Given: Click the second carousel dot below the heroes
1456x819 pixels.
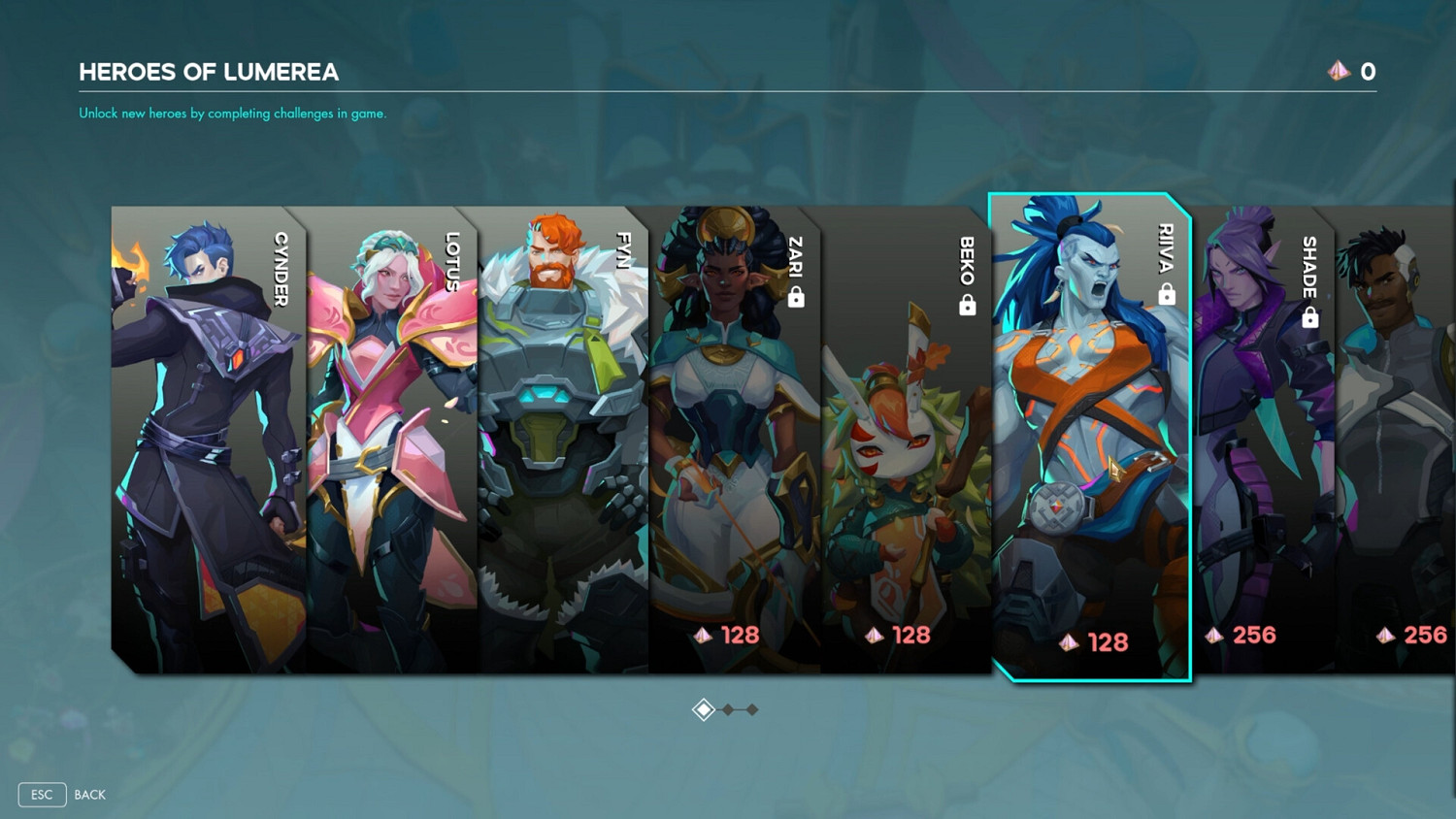Looking at the screenshot, I should click(728, 709).
